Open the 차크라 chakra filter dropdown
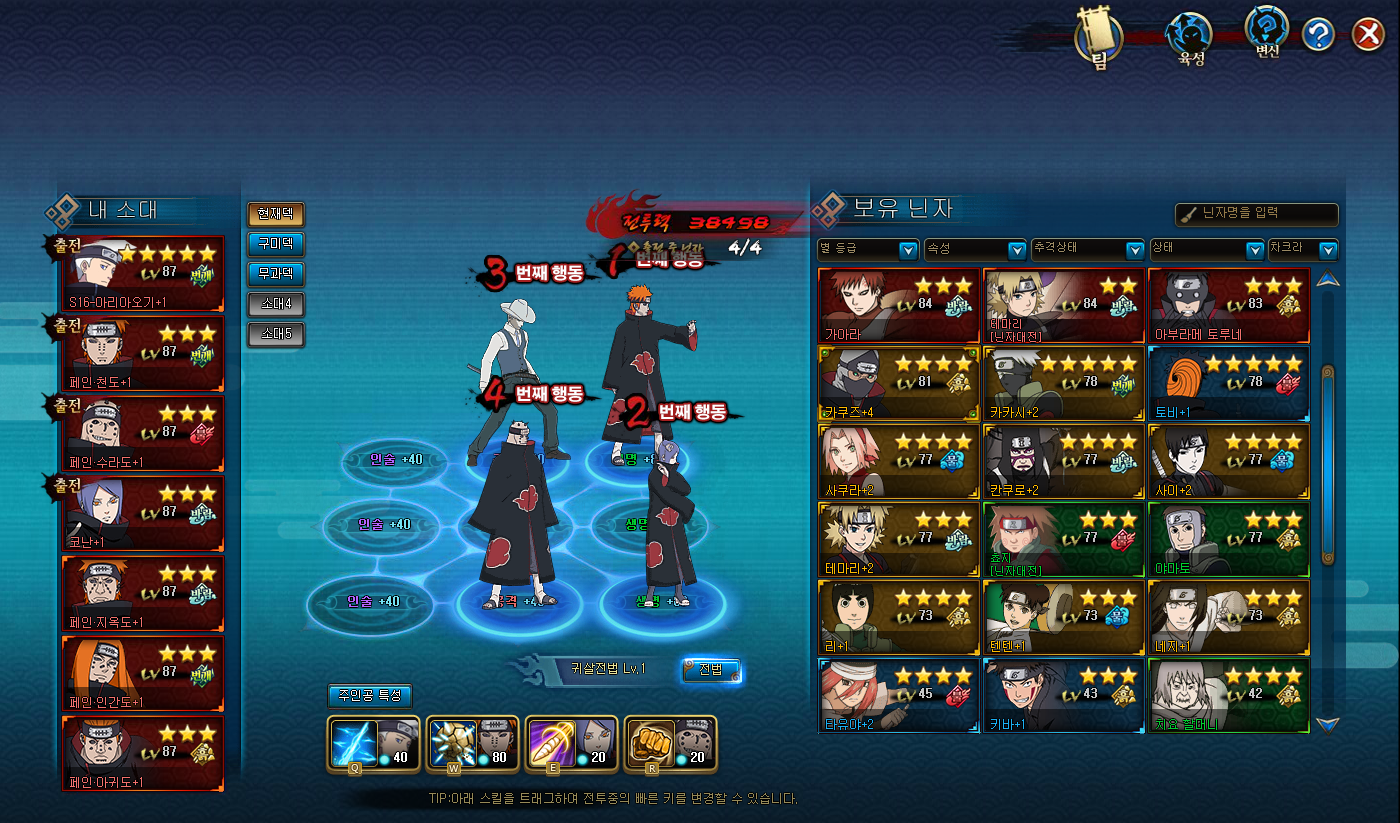This screenshot has height=823, width=1400. [x=1302, y=250]
